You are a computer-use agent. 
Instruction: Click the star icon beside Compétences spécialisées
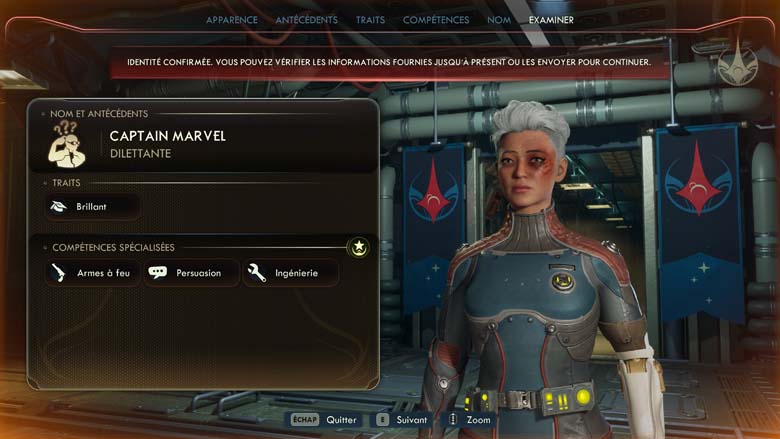pyautogui.click(x=358, y=247)
